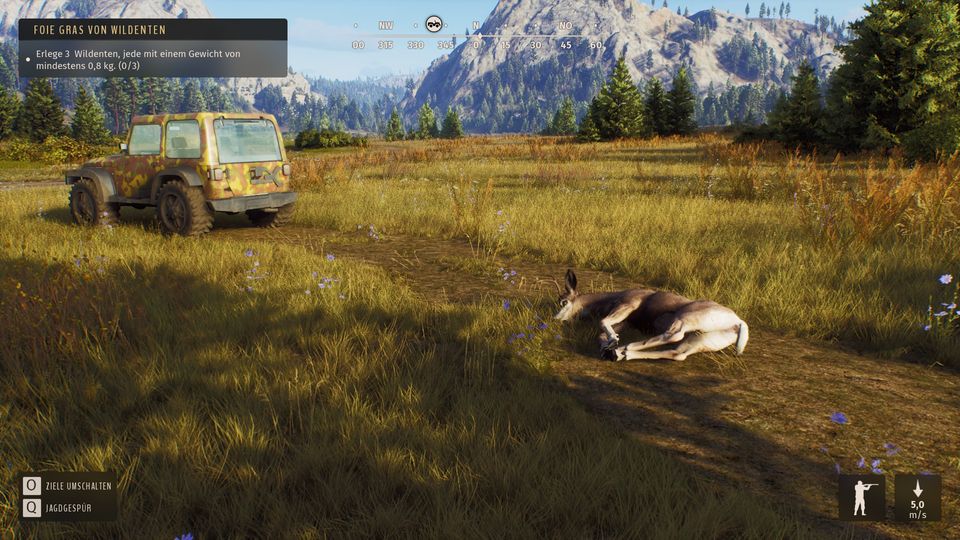This screenshot has height=540, width=960.
Task: Open the Foie Gras von Wildenten quest tracker
Action: 152,30
